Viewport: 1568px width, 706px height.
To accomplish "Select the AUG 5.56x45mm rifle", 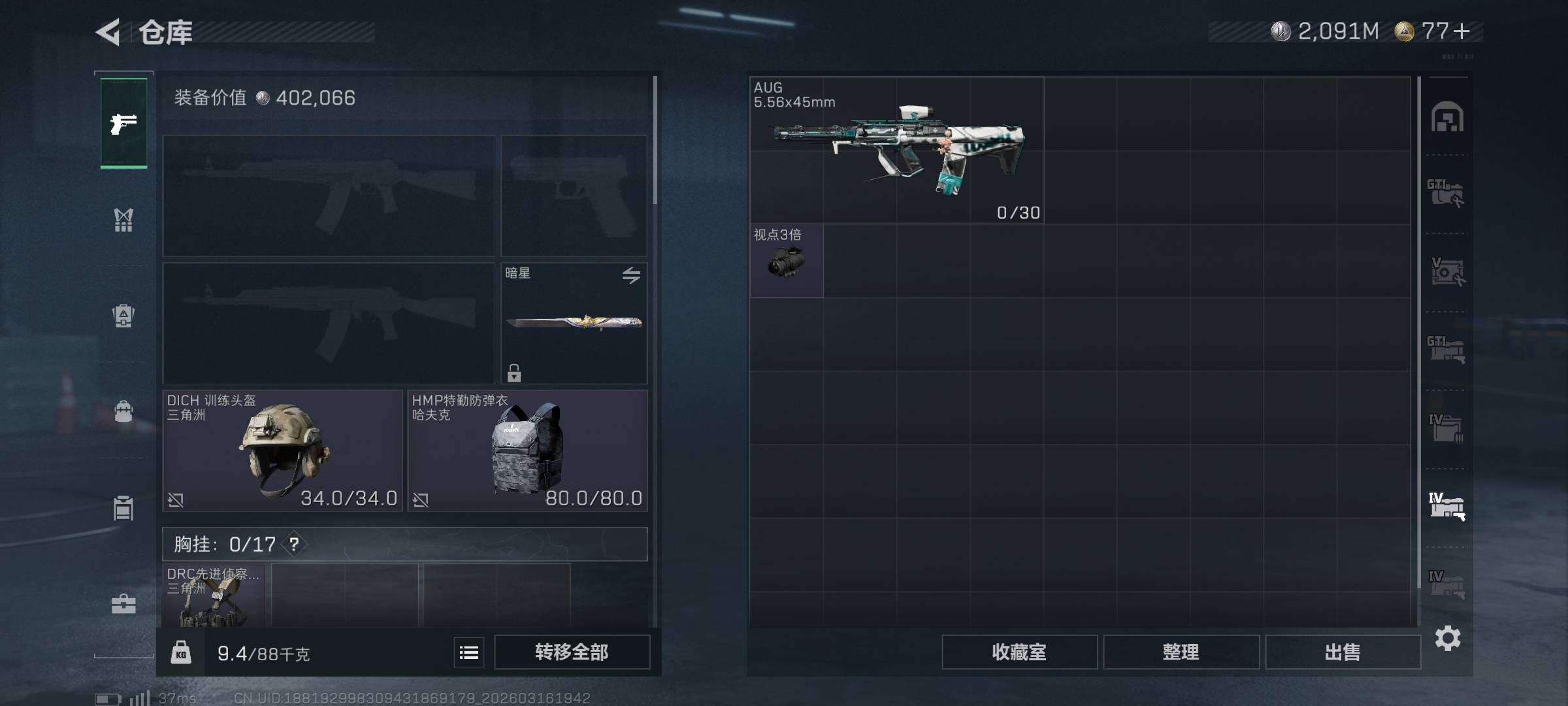I will [x=896, y=151].
